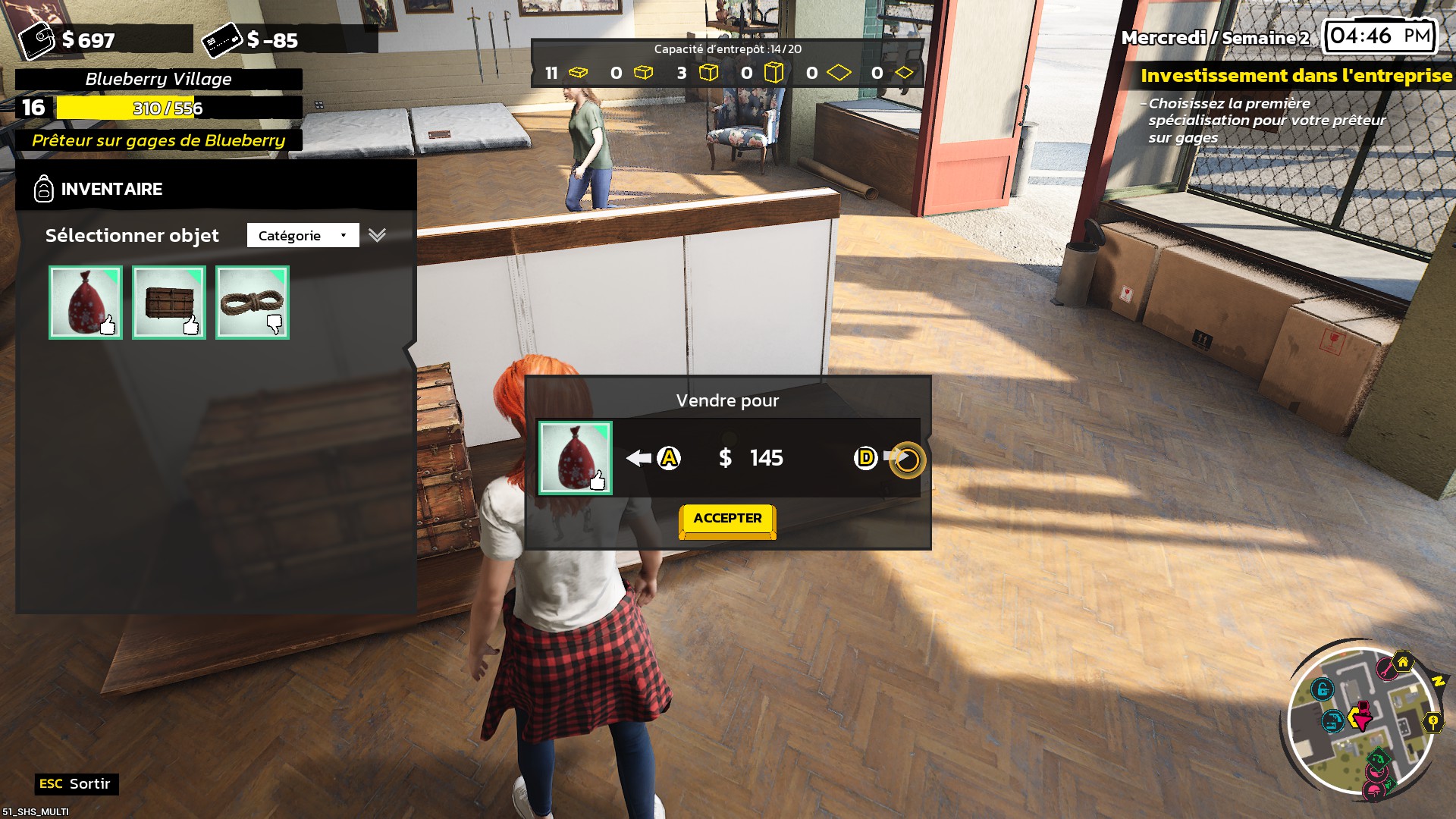This screenshot has width=1456, height=819.
Task: Exit the inventory with Sortir
Action: (77, 784)
